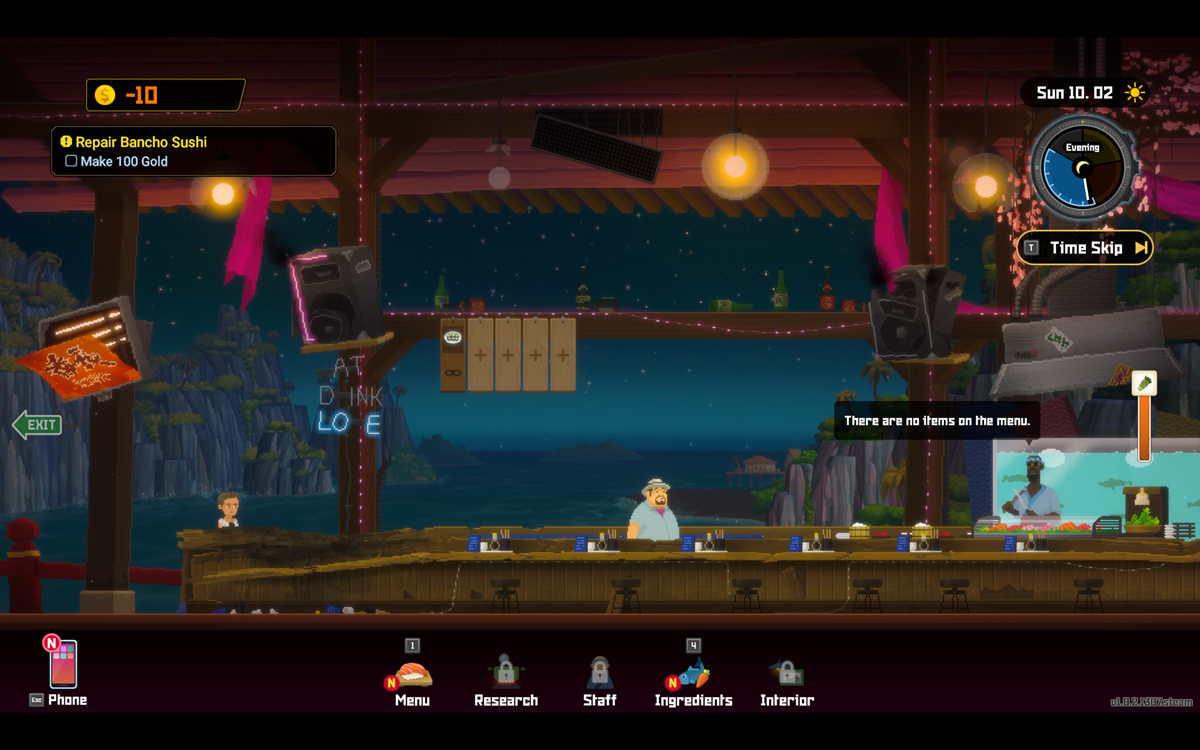Click the Time Skip button
The width and height of the screenshot is (1200, 750).
[x=1085, y=248]
